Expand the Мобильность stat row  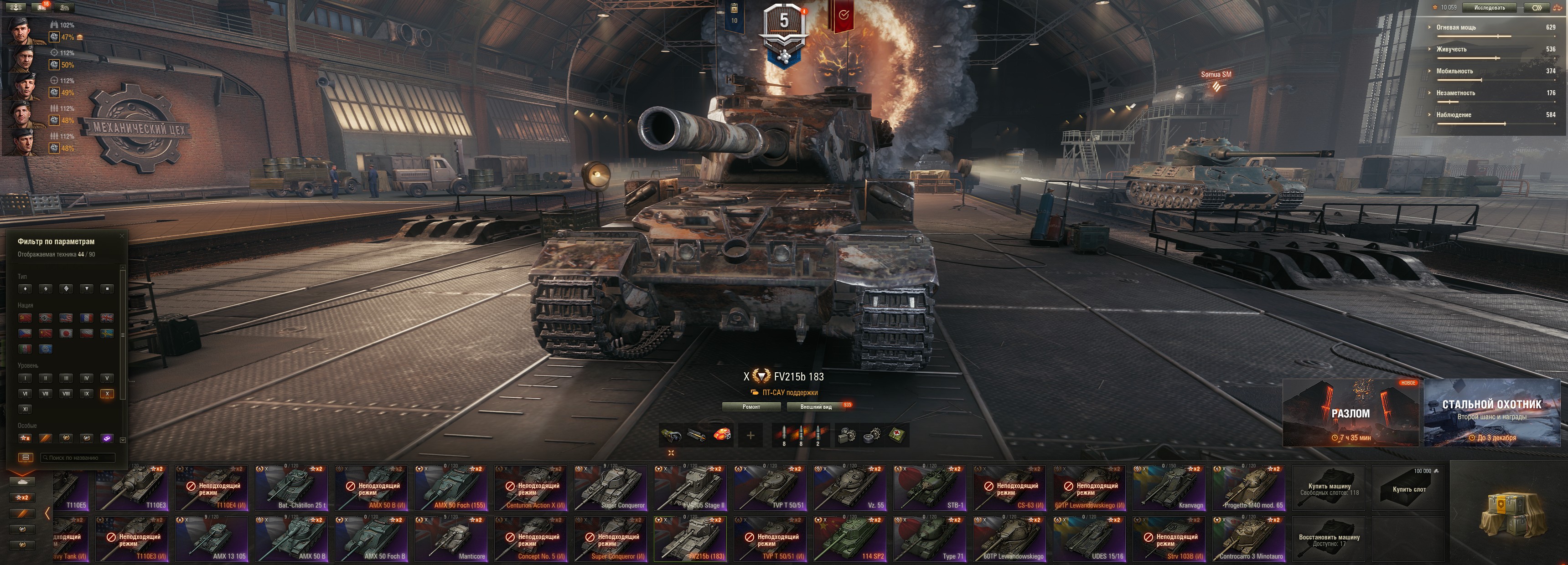tap(1455, 71)
